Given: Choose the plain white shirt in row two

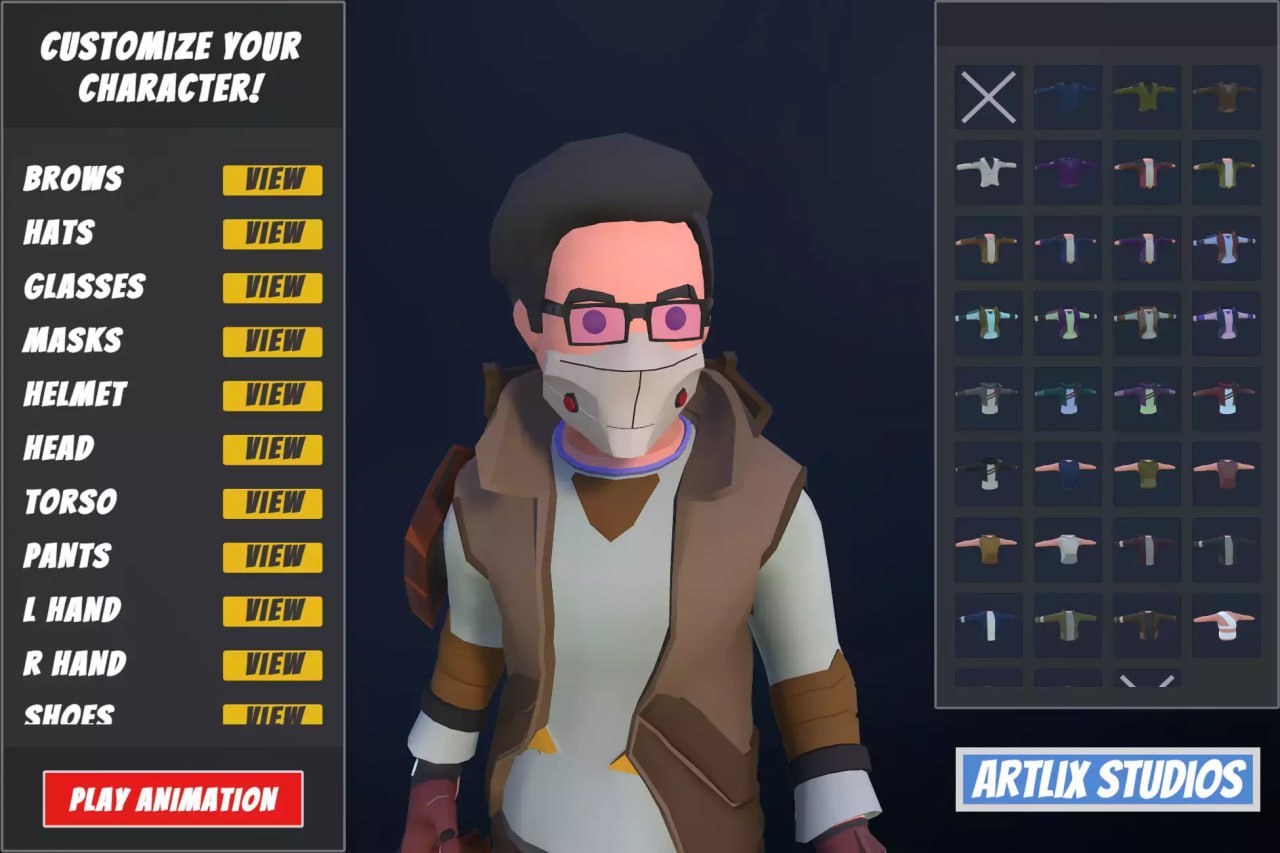Looking at the screenshot, I should click(x=987, y=172).
